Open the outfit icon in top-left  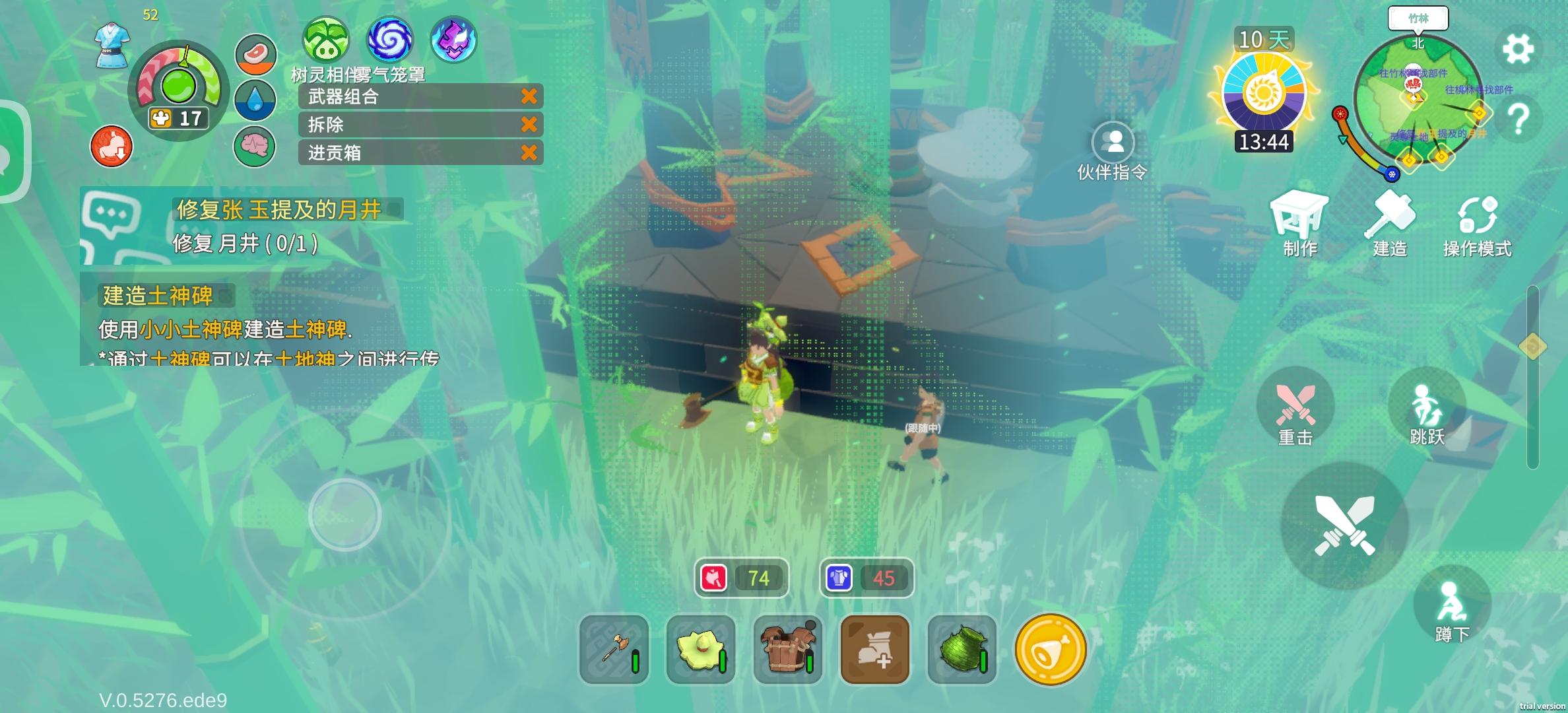(112, 45)
